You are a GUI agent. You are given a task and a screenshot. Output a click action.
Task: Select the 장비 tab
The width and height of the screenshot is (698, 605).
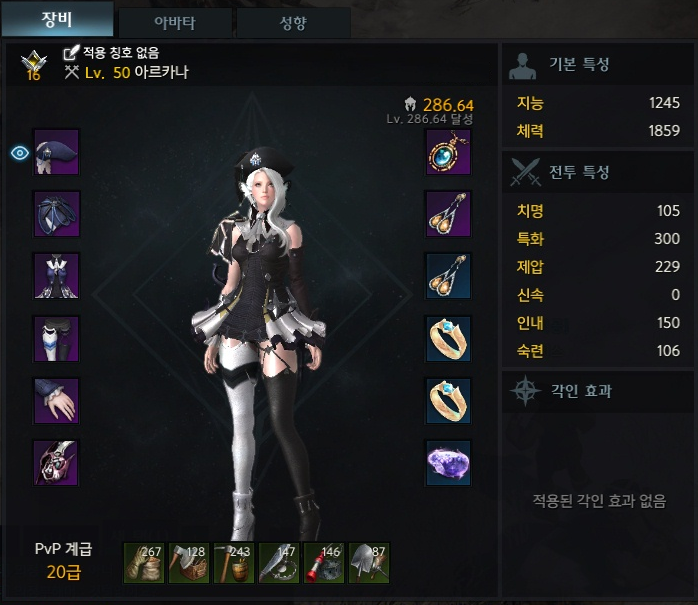tap(56, 20)
